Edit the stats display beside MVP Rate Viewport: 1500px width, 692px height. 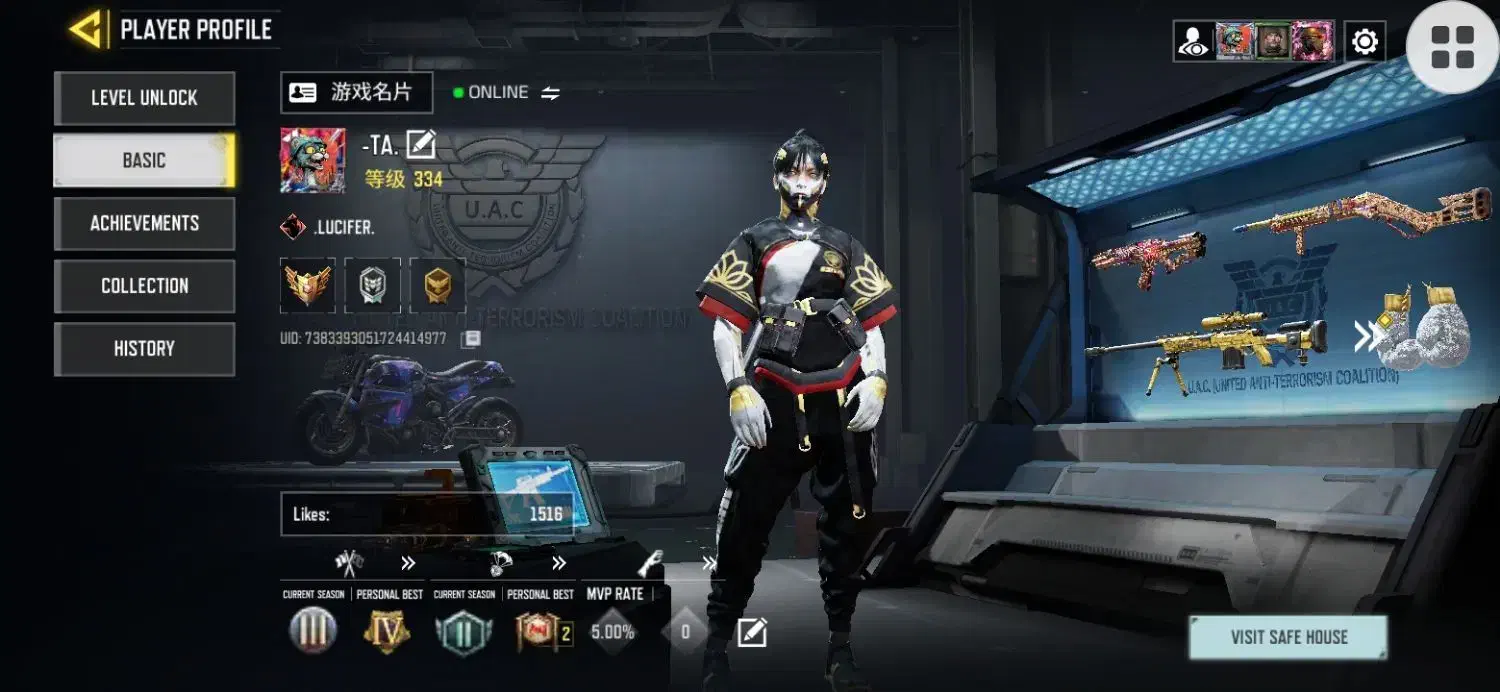(752, 632)
